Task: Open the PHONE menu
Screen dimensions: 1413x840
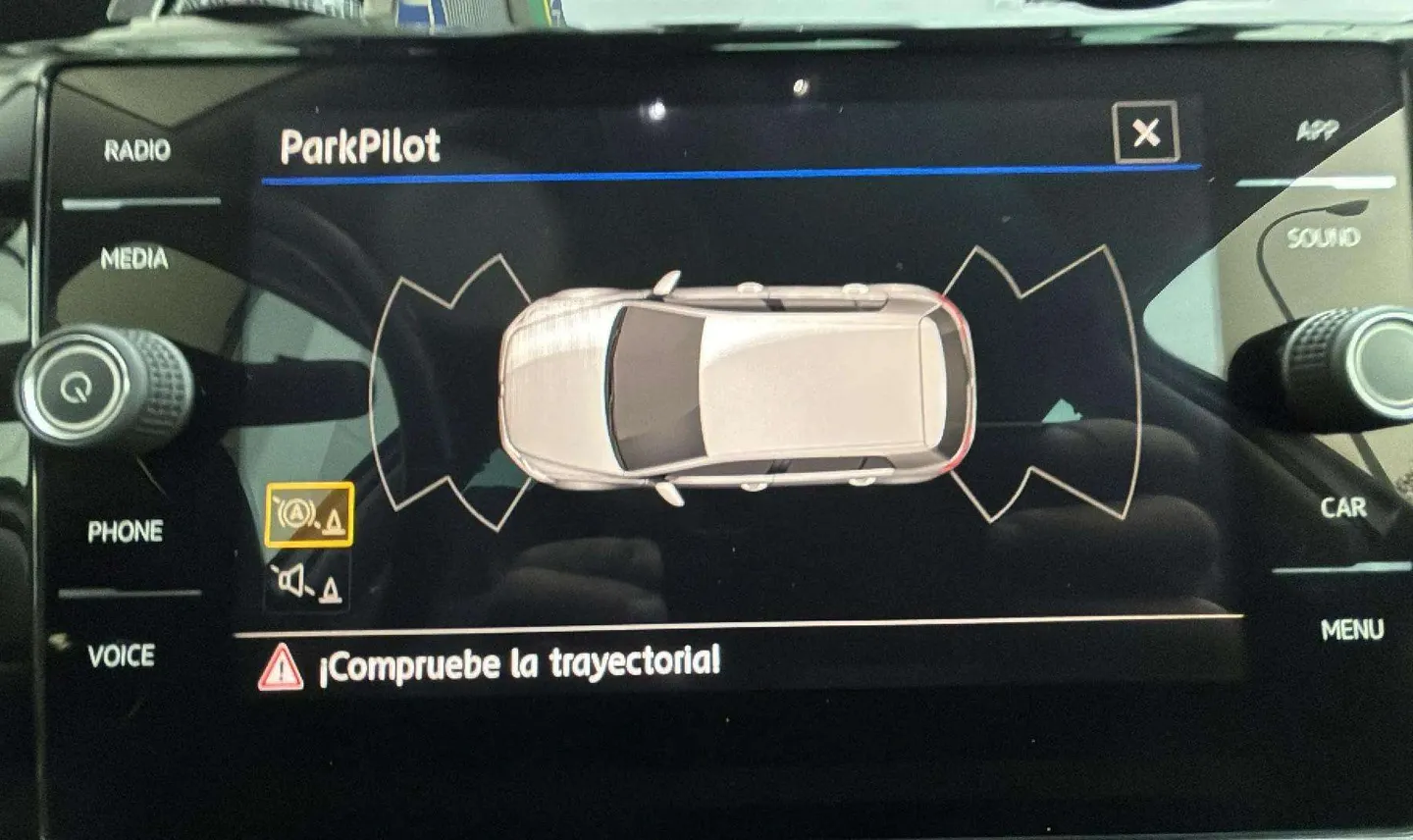Action: [x=126, y=532]
